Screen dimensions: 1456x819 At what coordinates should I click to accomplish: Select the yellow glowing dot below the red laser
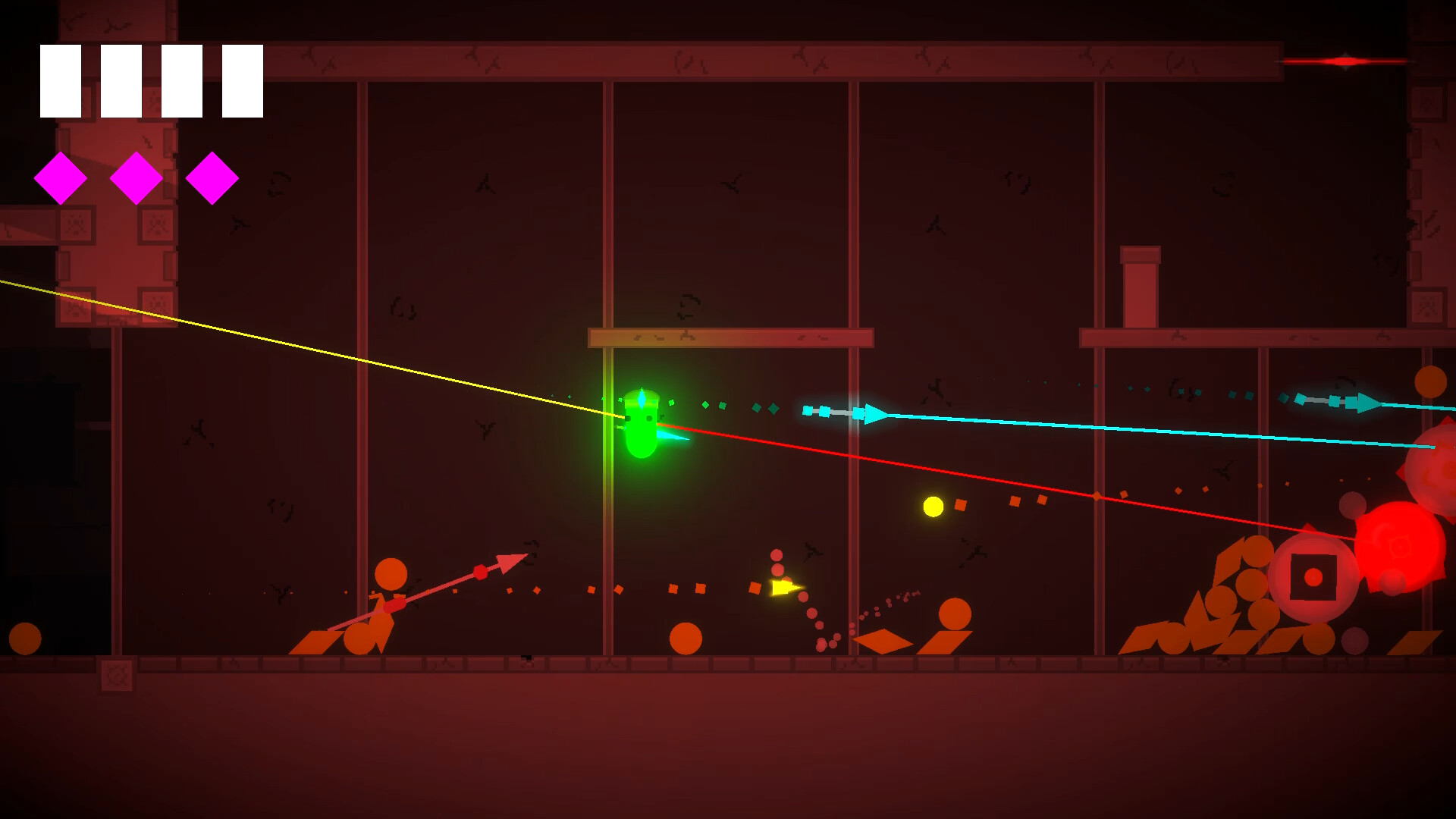[934, 506]
